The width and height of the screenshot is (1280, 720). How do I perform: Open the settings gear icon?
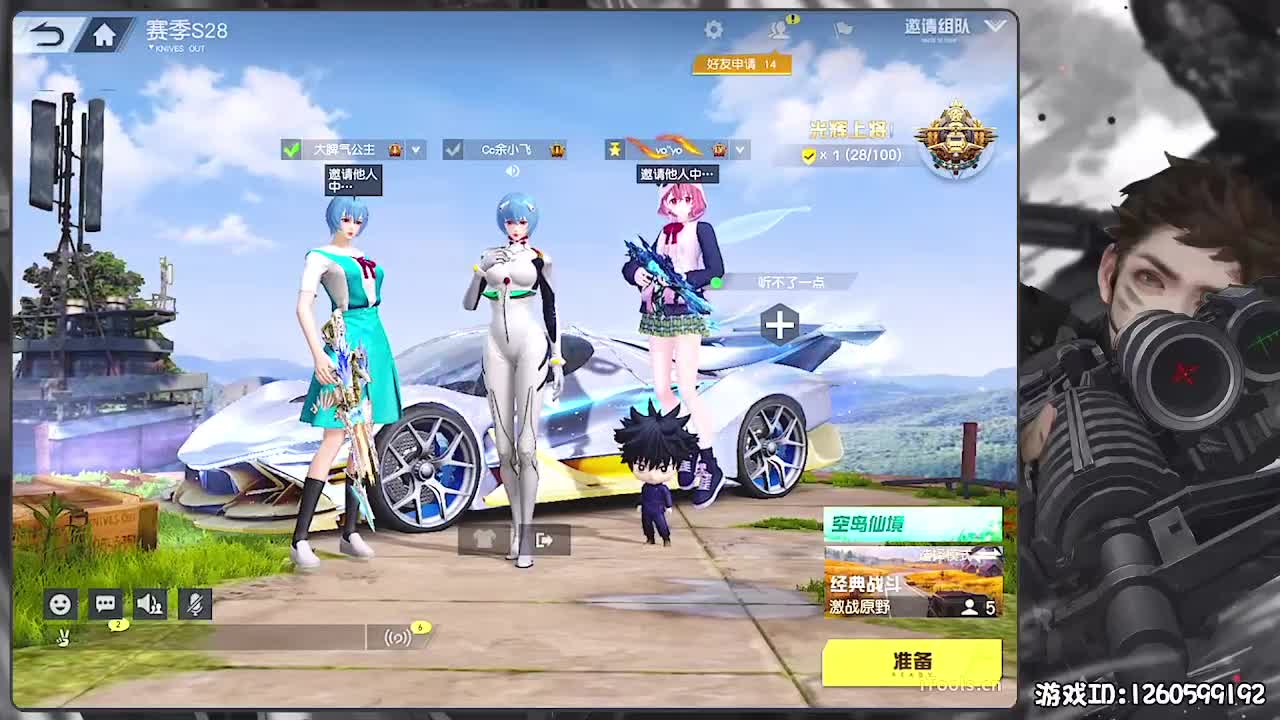point(712,30)
